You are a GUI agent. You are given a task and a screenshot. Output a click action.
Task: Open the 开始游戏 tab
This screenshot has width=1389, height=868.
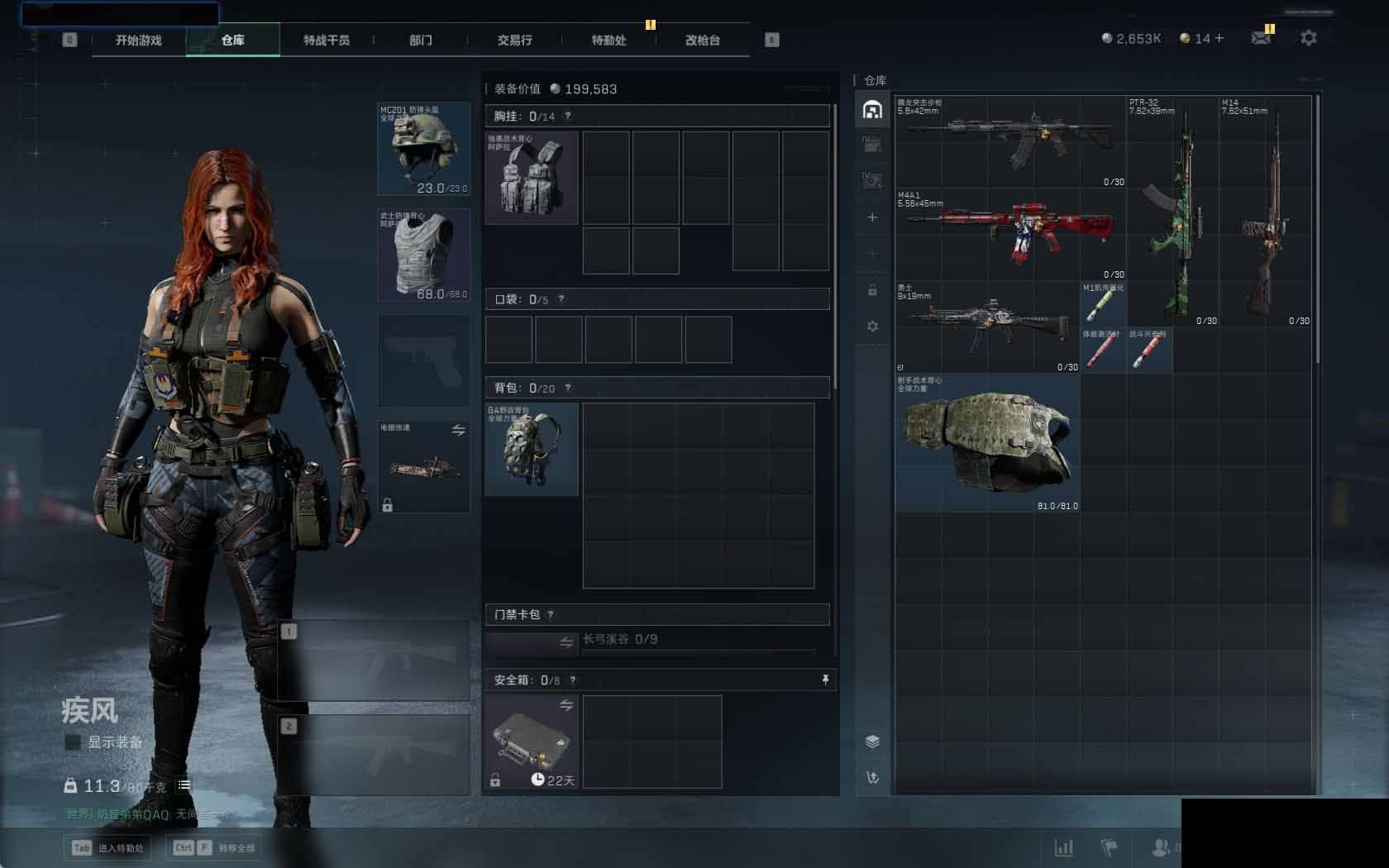tap(138, 40)
